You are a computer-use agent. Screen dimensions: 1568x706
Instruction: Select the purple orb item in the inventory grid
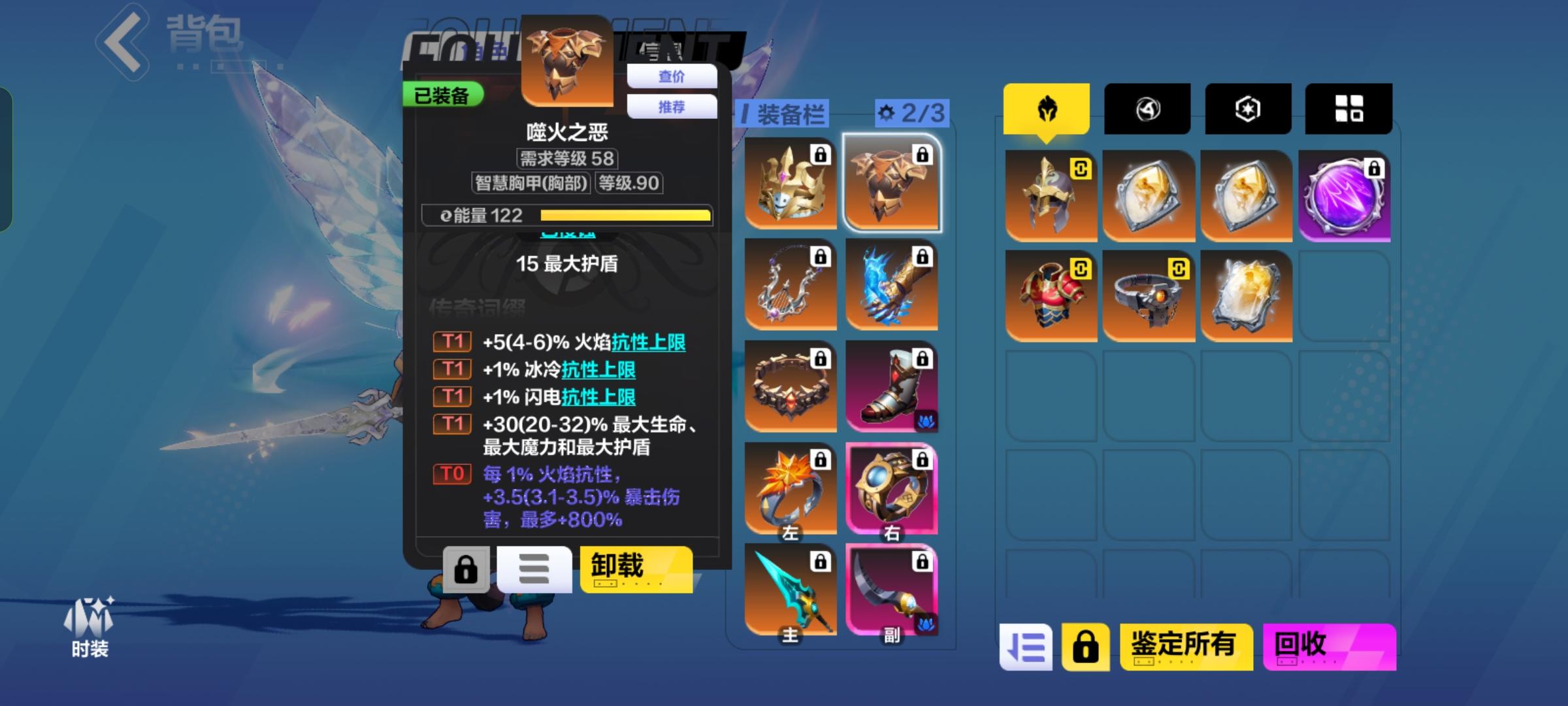pyautogui.click(x=1347, y=194)
